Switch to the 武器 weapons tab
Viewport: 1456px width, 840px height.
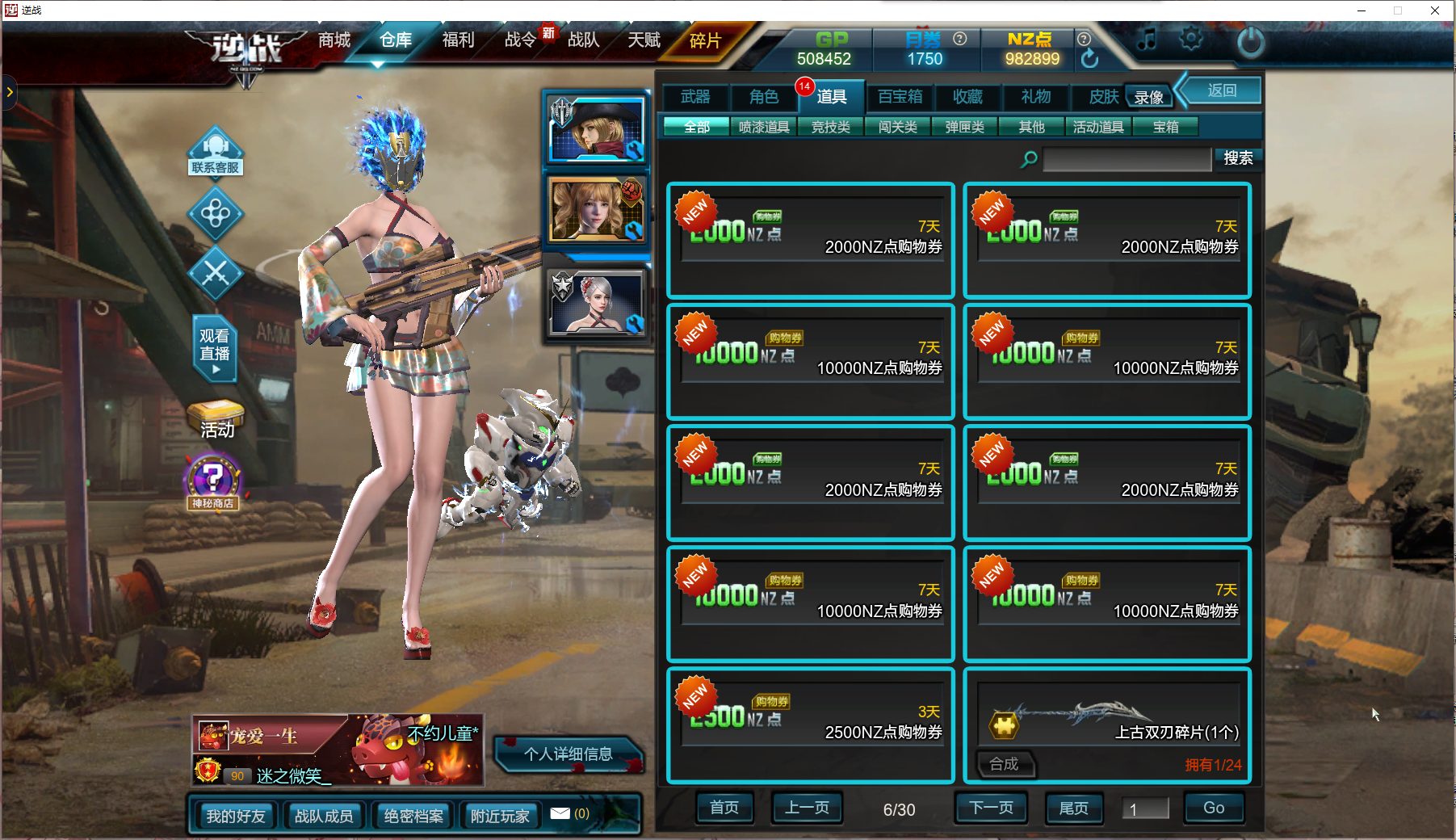pyautogui.click(x=695, y=97)
